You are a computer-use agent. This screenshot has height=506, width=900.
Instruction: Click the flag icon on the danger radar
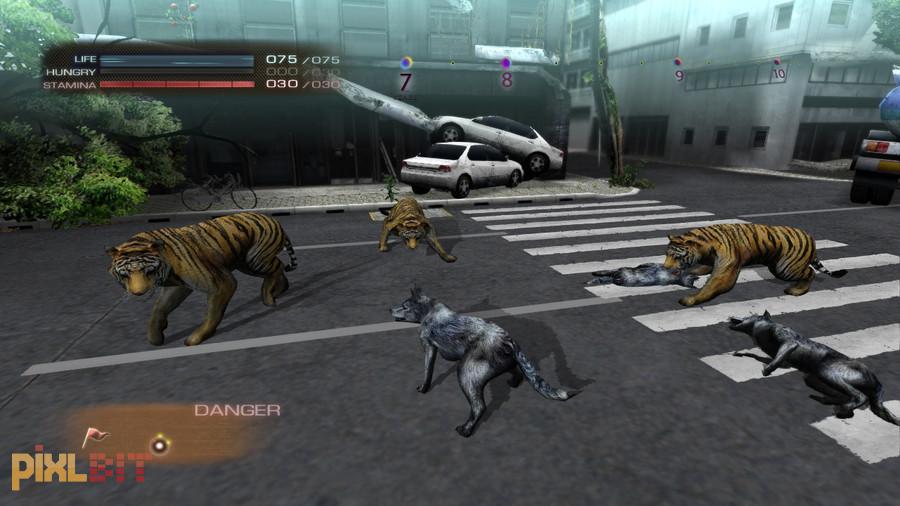click(94, 436)
